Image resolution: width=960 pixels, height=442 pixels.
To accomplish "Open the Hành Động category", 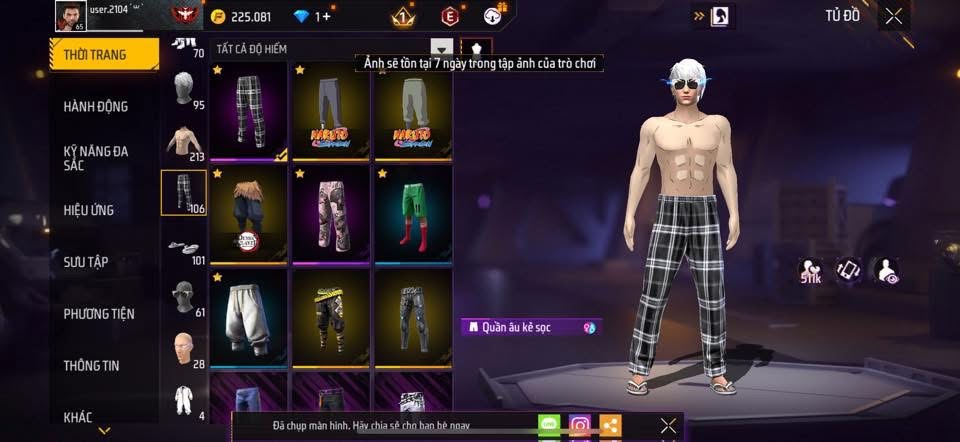I will pyautogui.click(x=96, y=106).
